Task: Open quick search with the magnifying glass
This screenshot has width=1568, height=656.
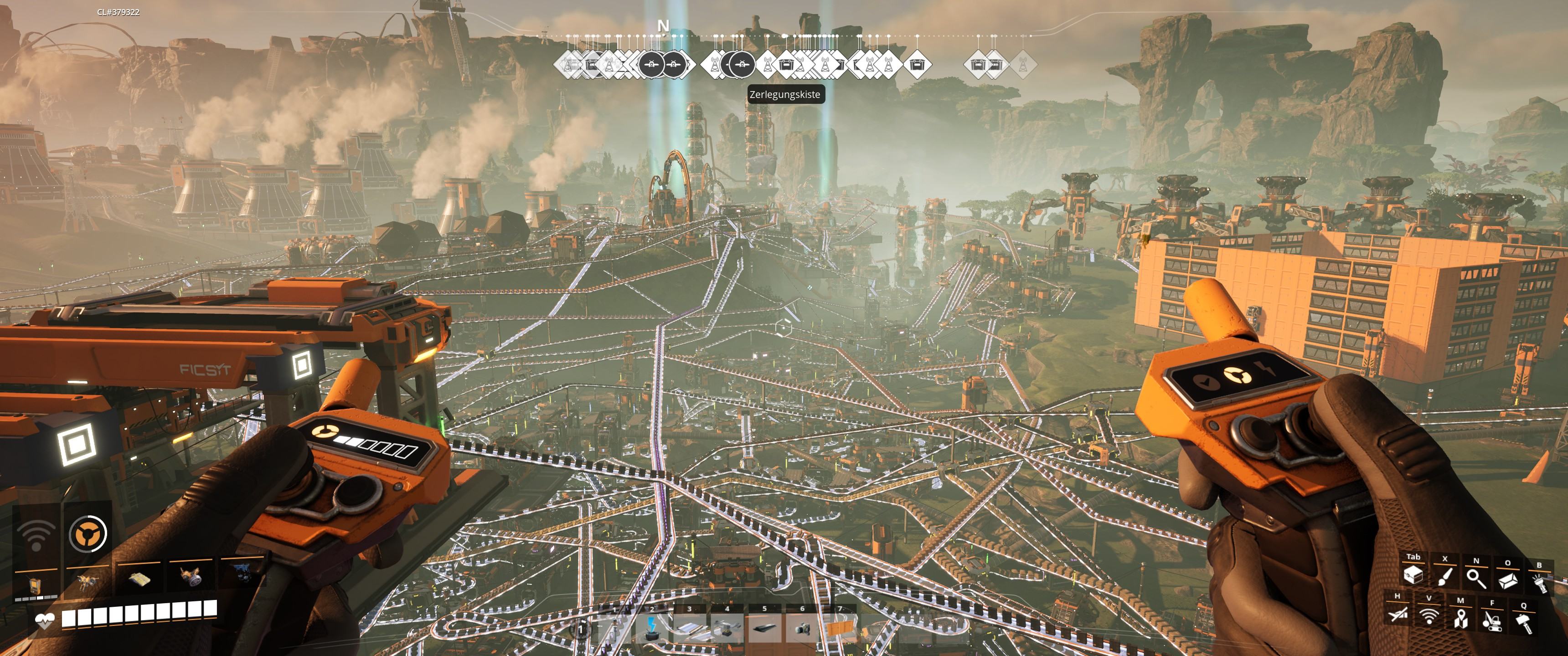Action: 1476,578
